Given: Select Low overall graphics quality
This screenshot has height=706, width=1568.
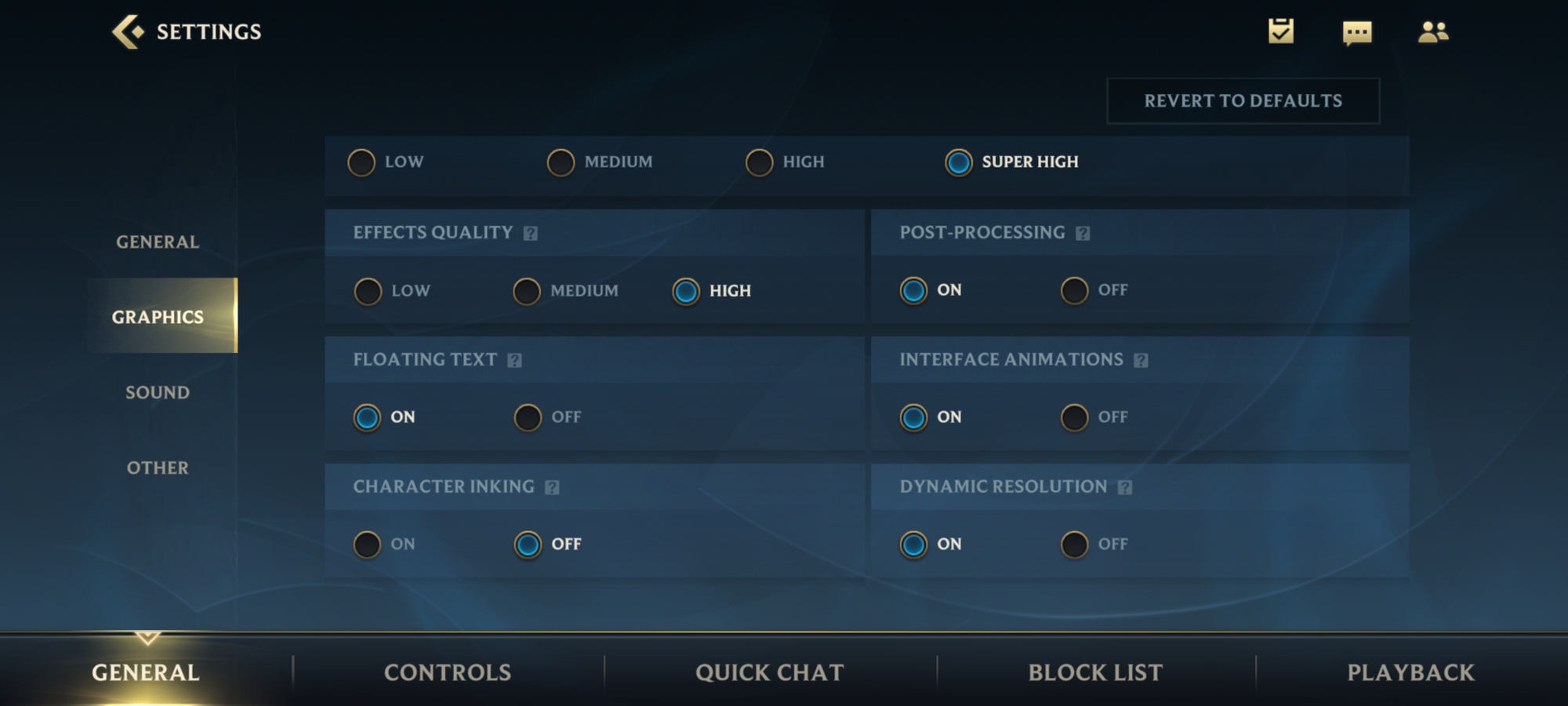Looking at the screenshot, I should click(361, 162).
